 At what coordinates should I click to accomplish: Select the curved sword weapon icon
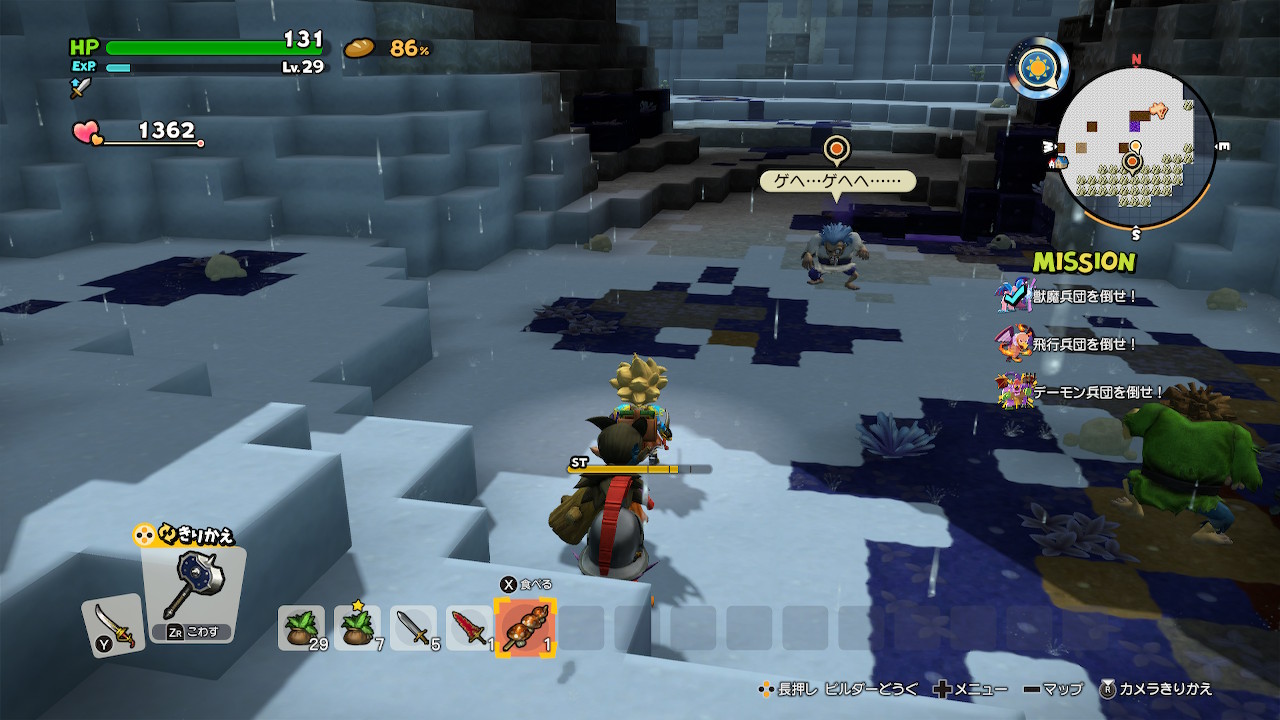(112, 624)
